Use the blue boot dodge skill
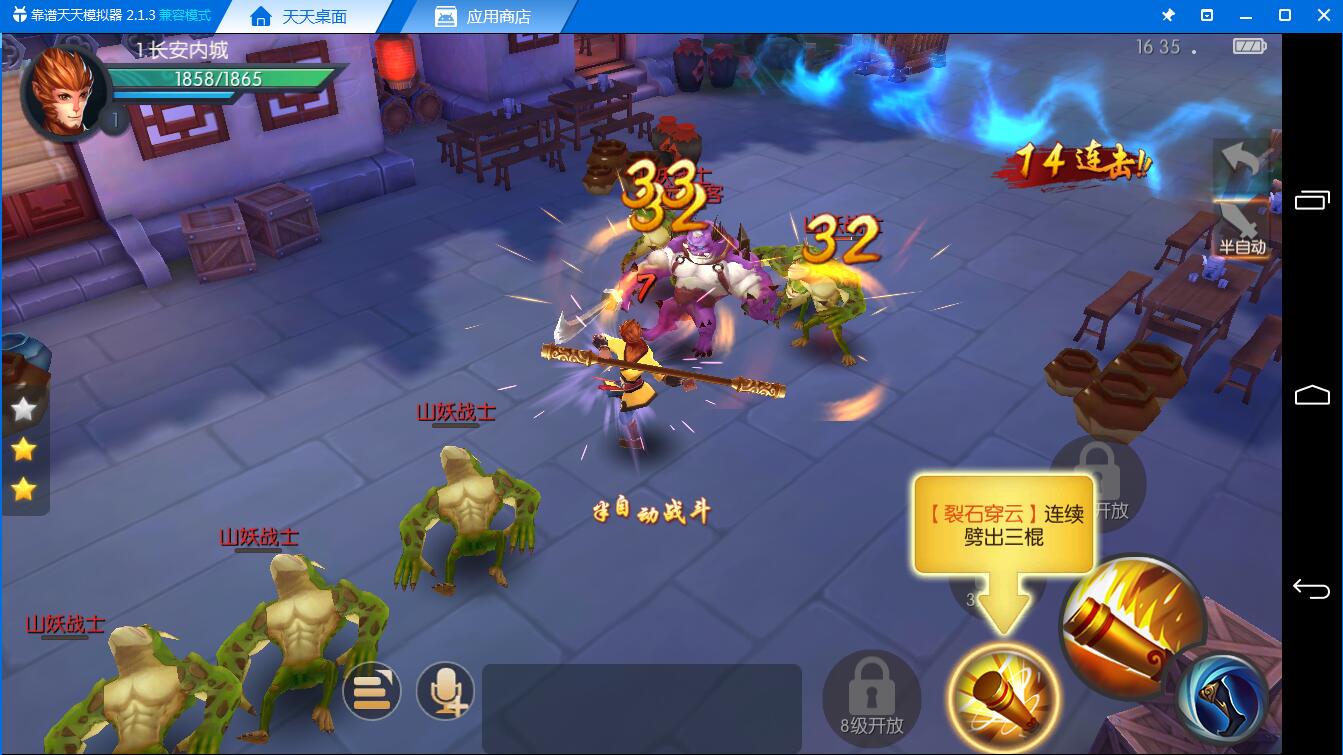This screenshot has width=1343, height=755. point(1222,697)
